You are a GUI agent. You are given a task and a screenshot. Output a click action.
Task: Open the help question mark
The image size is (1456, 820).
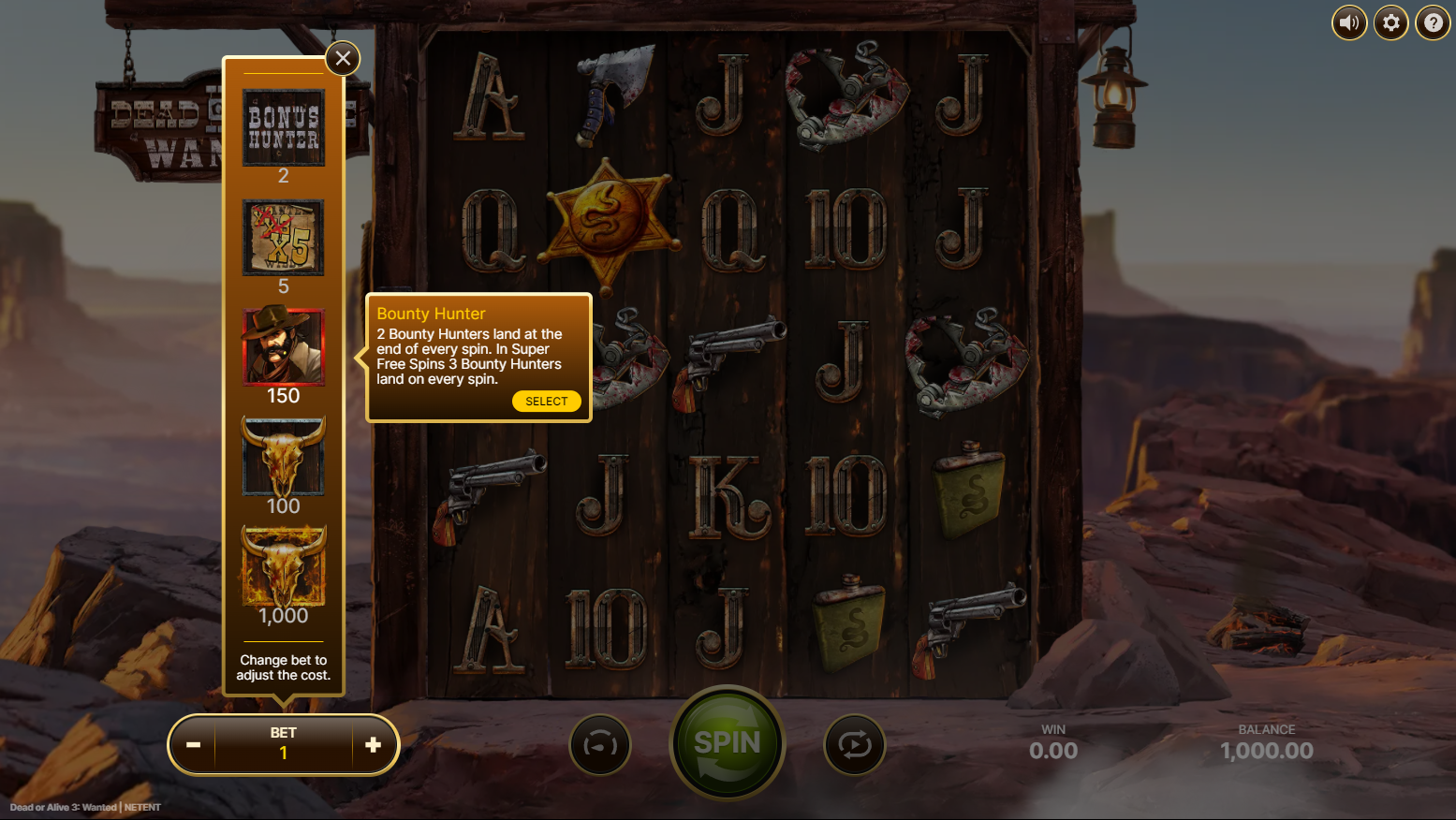click(x=1433, y=22)
